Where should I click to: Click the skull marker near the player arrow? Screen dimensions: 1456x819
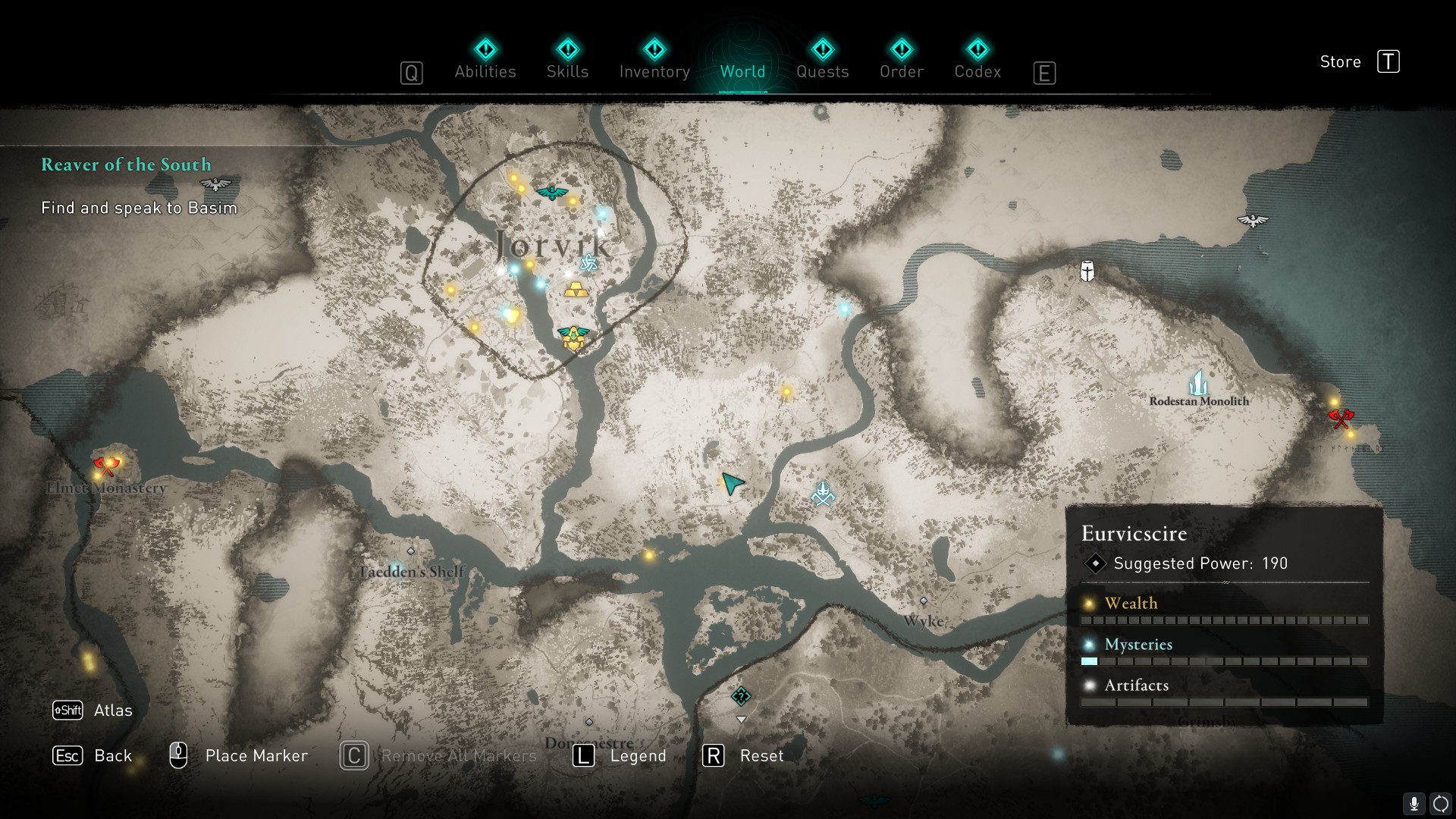point(823,494)
